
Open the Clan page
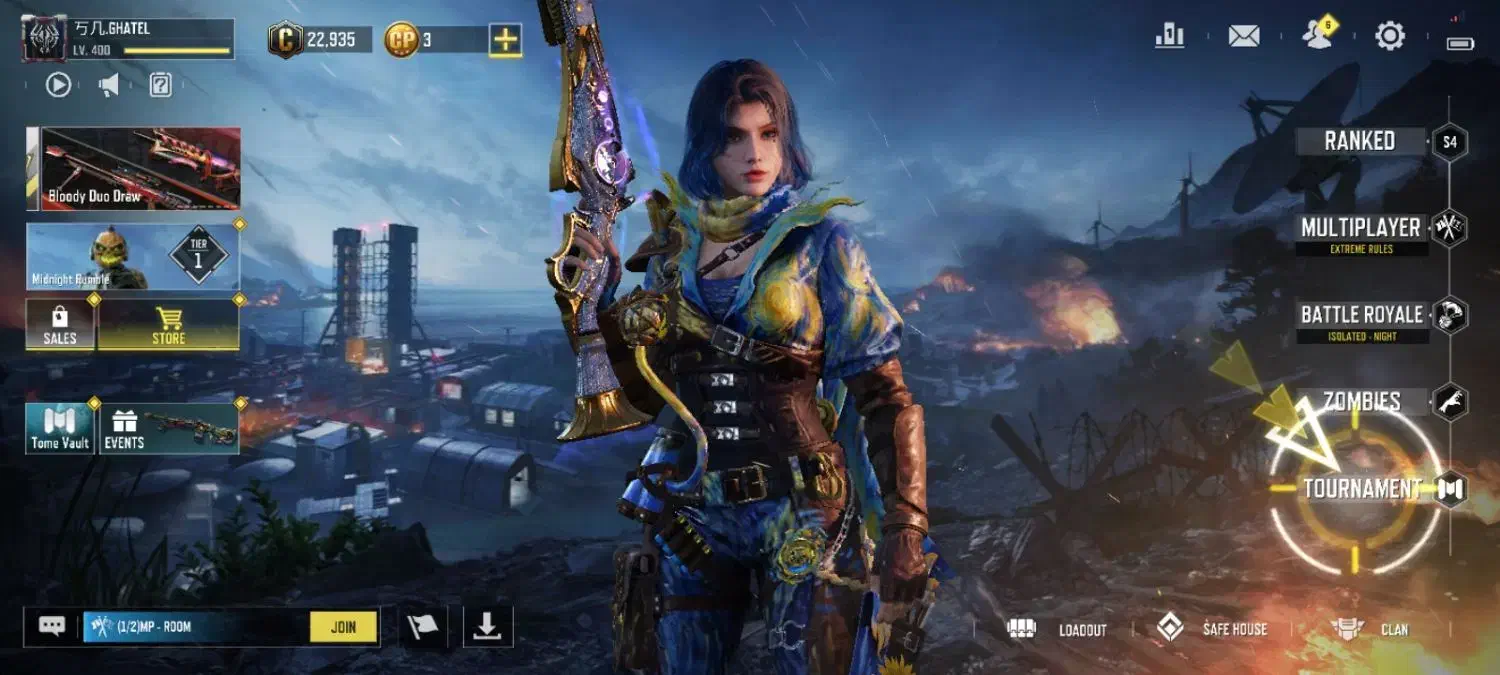coord(1369,629)
